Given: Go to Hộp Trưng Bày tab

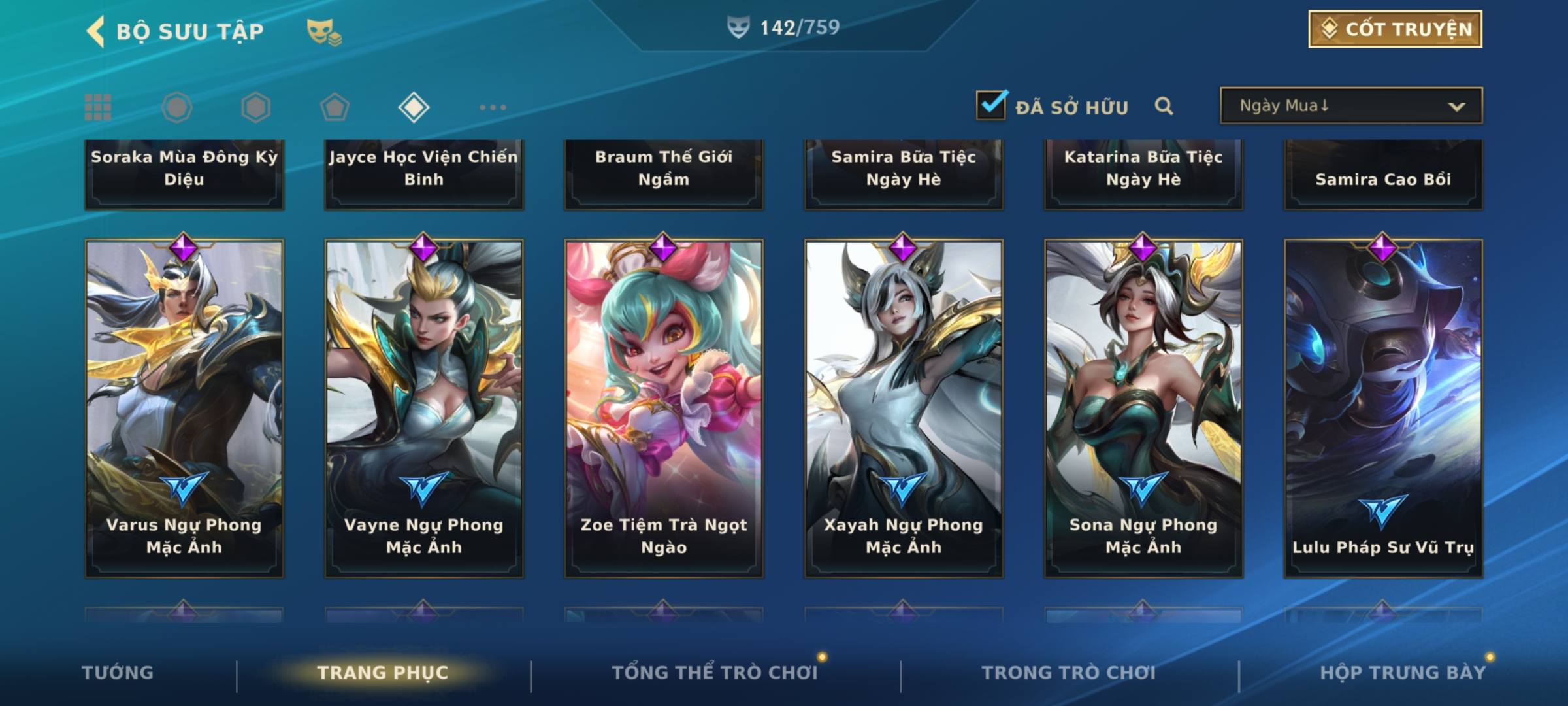Looking at the screenshot, I should tap(1403, 673).
